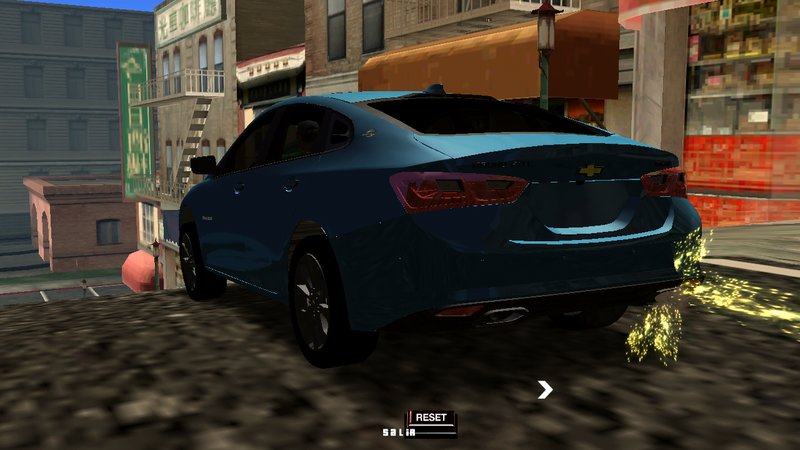The width and height of the screenshot is (800, 450).
Task: Select the white right arrow
Action: pos(545,390)
